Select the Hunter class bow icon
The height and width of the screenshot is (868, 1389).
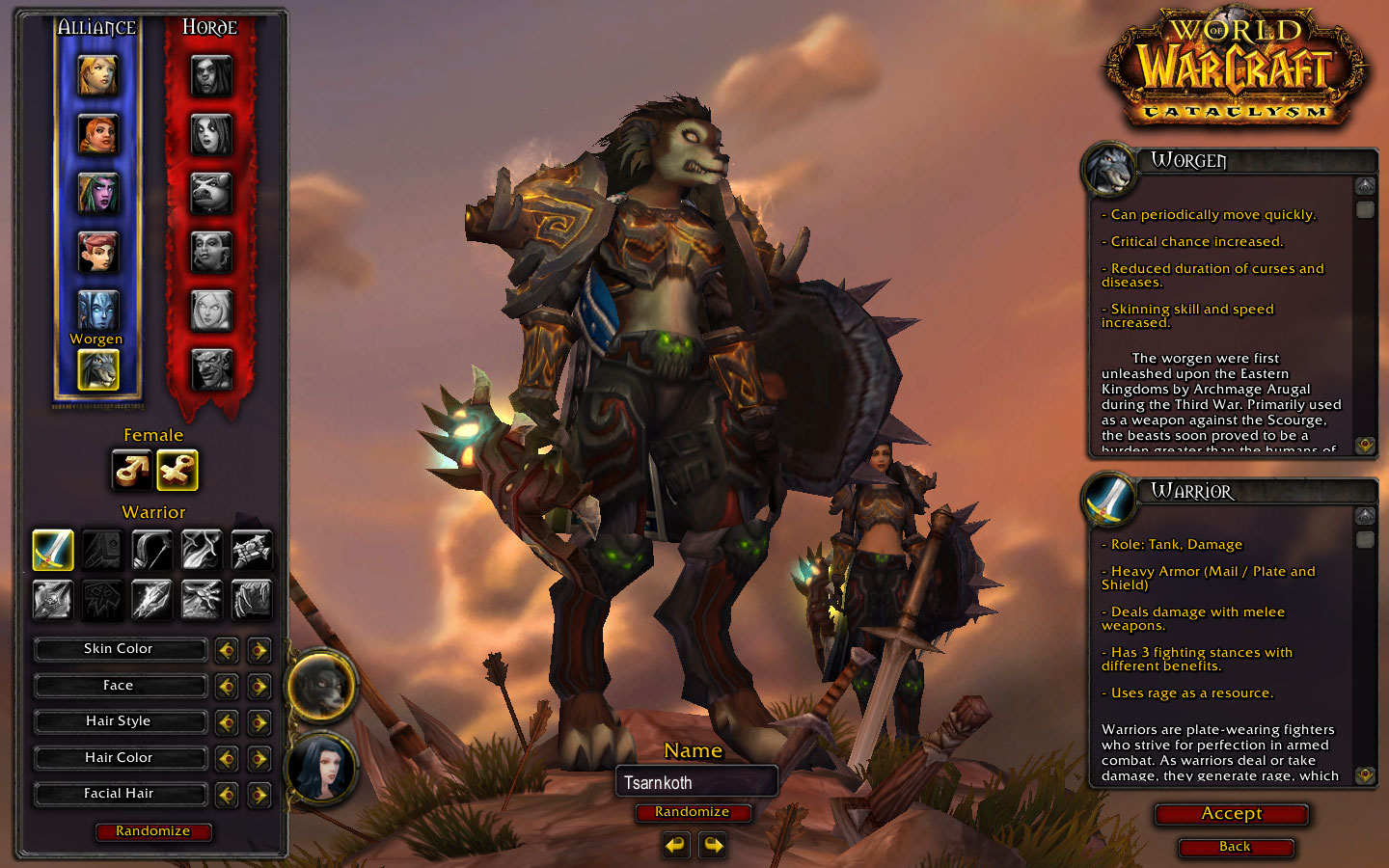coord(151,550)
